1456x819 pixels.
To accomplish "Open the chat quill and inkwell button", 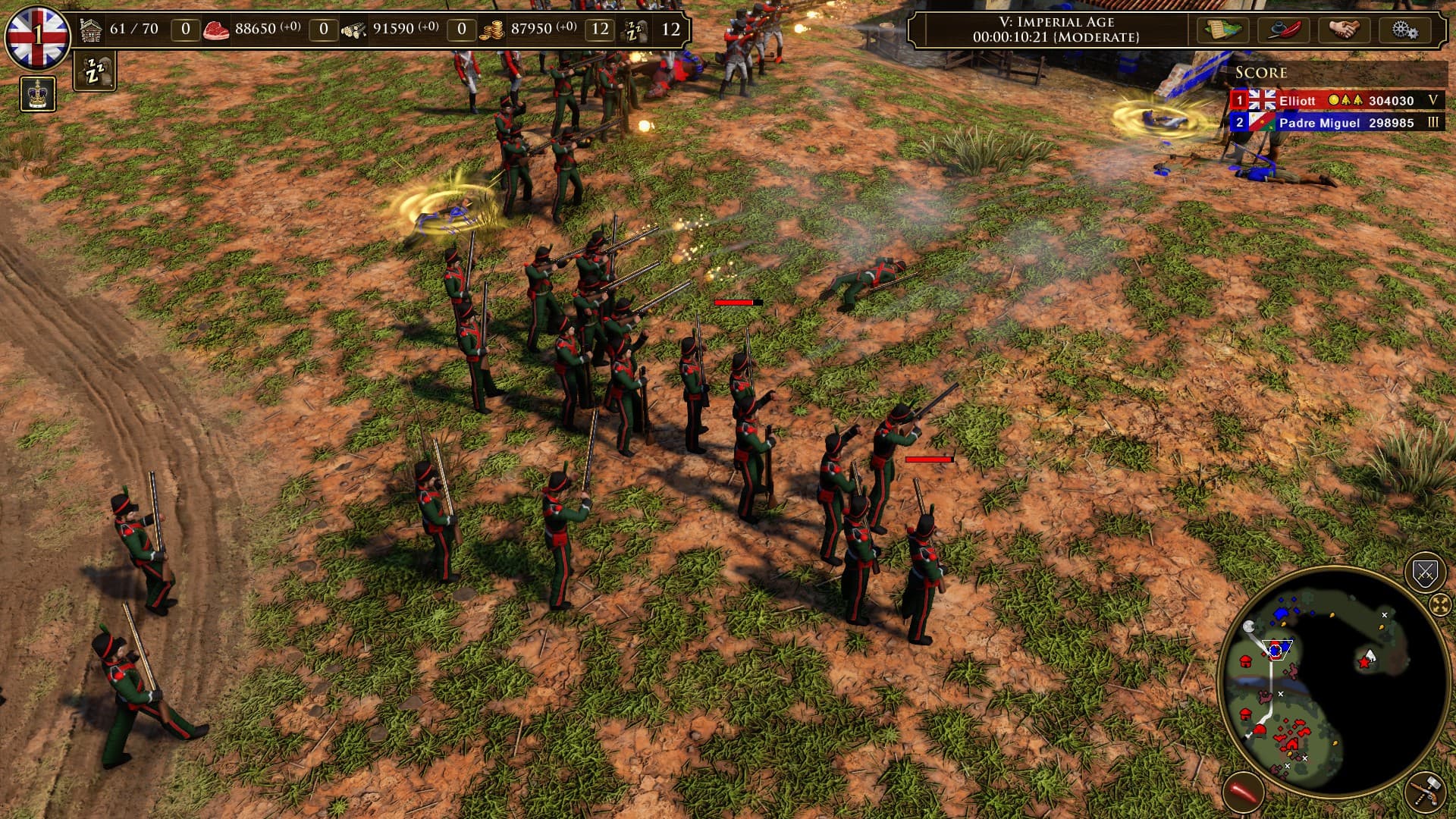I will pos(1285,30).
